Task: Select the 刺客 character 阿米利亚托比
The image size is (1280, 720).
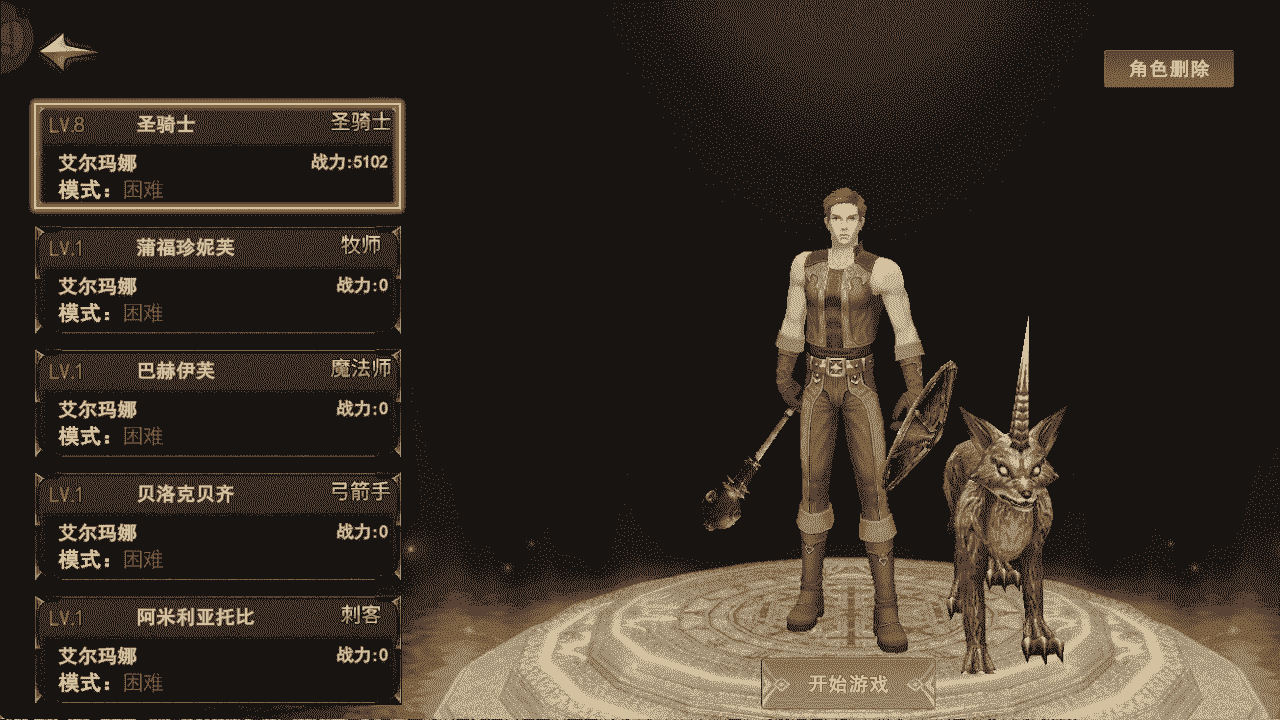Action: pos(218,649)
